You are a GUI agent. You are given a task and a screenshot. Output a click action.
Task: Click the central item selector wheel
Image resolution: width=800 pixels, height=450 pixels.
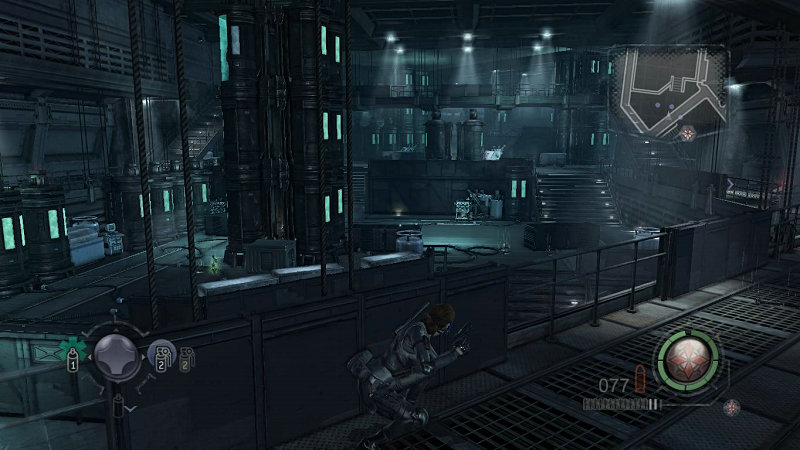[x=116, y=353]
